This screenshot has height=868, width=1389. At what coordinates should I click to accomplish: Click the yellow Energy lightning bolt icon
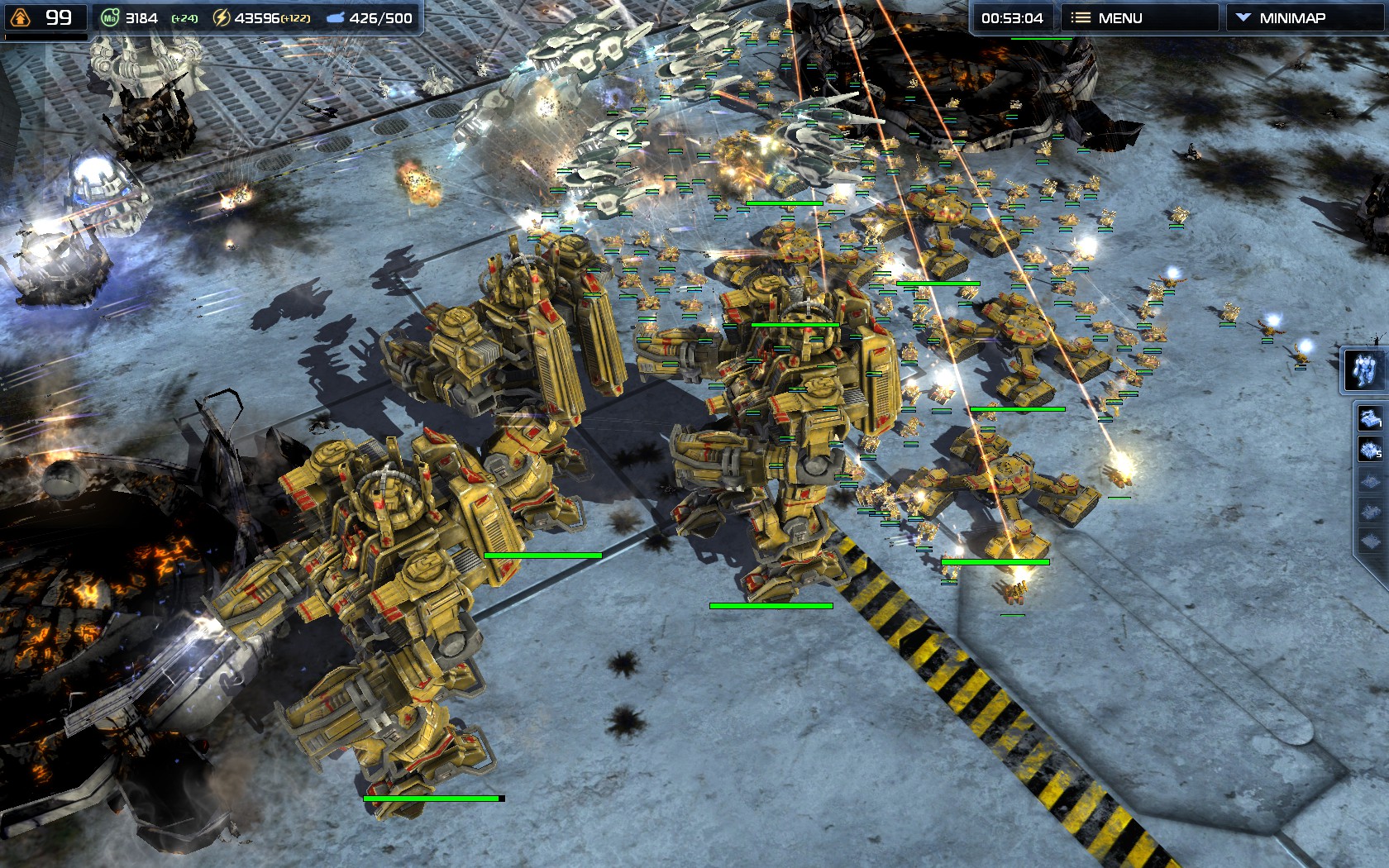tap(221, 17)
